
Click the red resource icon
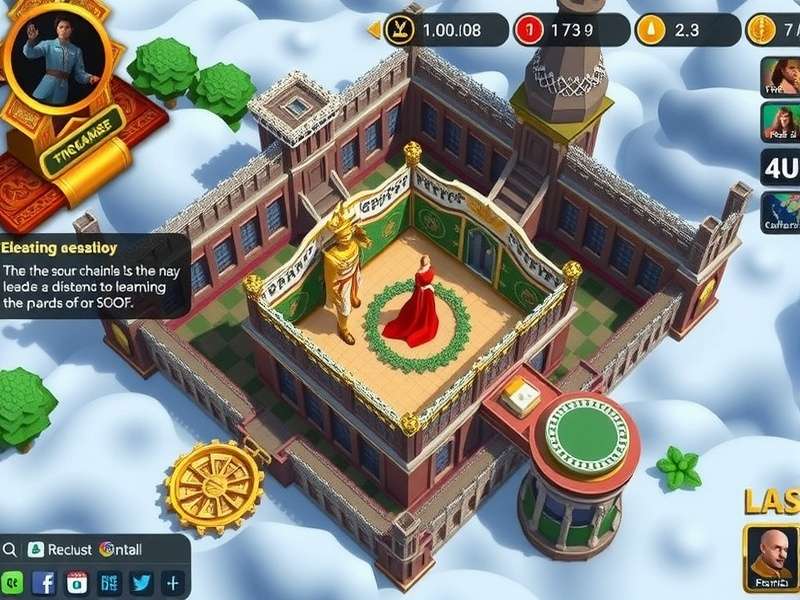click(525, 30)
